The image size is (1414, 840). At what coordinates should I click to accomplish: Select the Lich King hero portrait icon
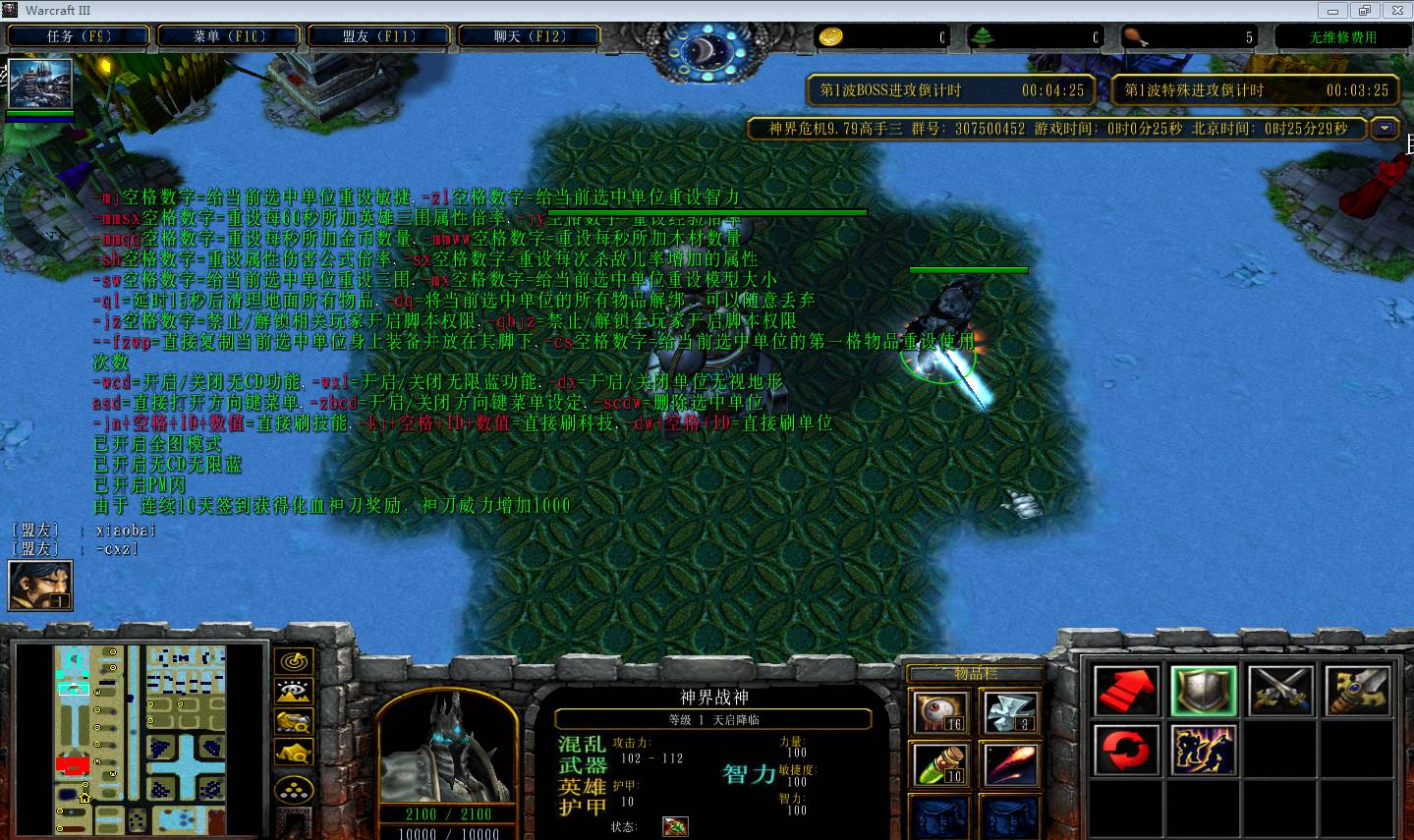point(40,84)
